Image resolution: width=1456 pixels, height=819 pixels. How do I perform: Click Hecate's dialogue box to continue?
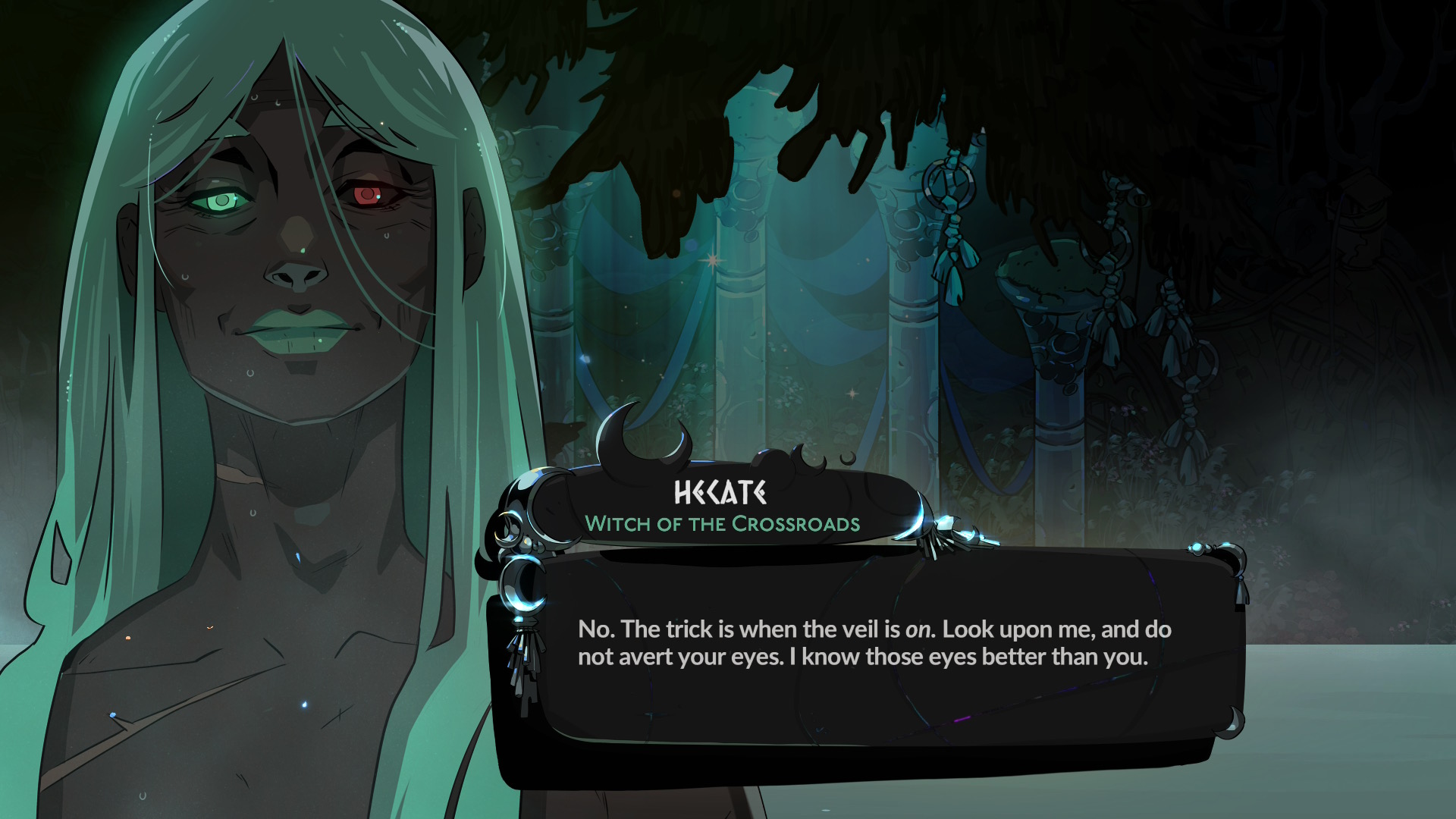pyautogui.click(x=872, y=645)
